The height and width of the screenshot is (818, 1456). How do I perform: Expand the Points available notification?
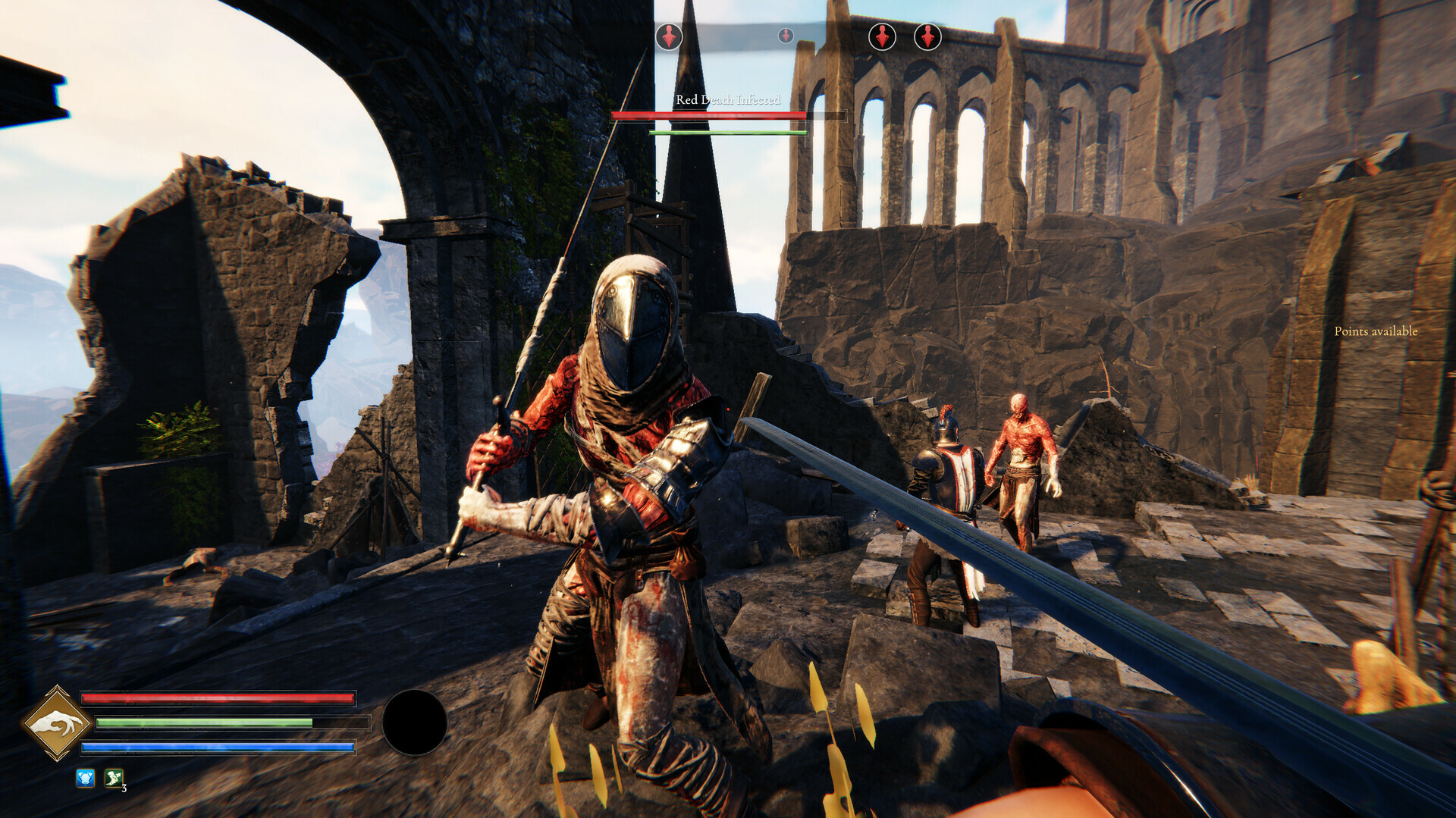tap(1376, 331)
